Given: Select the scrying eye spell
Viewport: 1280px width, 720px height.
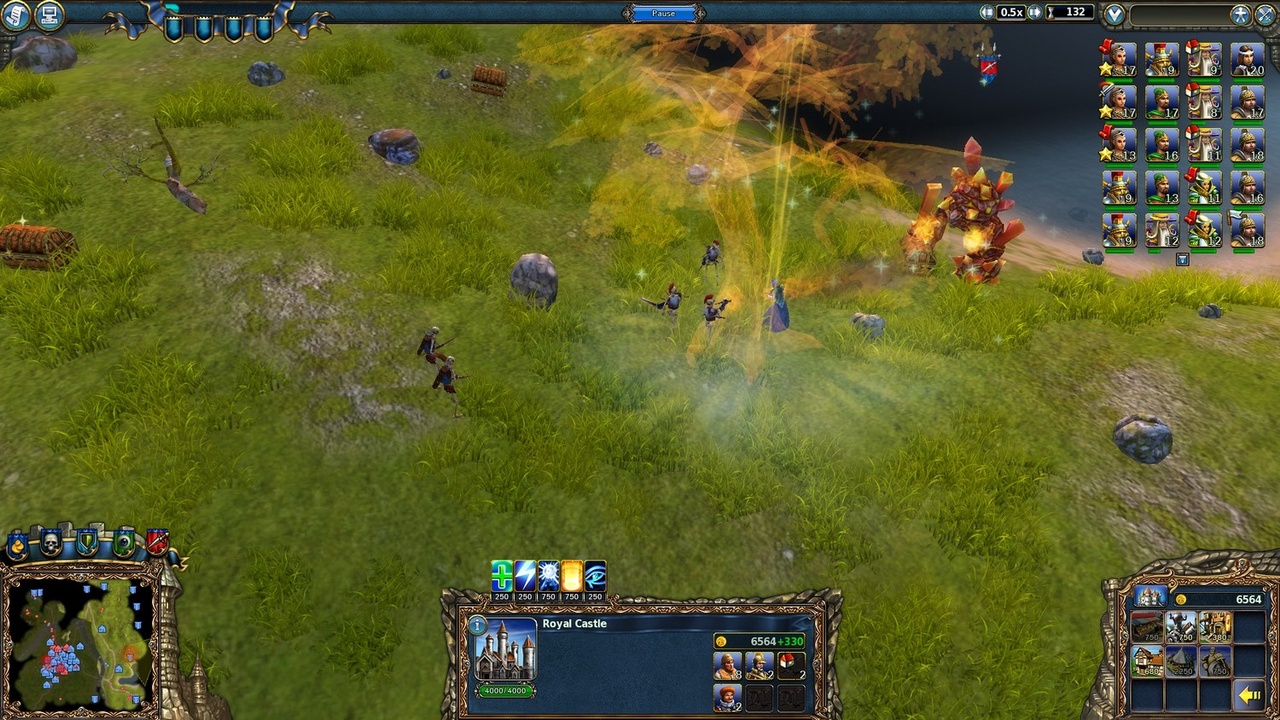Looking at the screenshot, I should 595,575.
